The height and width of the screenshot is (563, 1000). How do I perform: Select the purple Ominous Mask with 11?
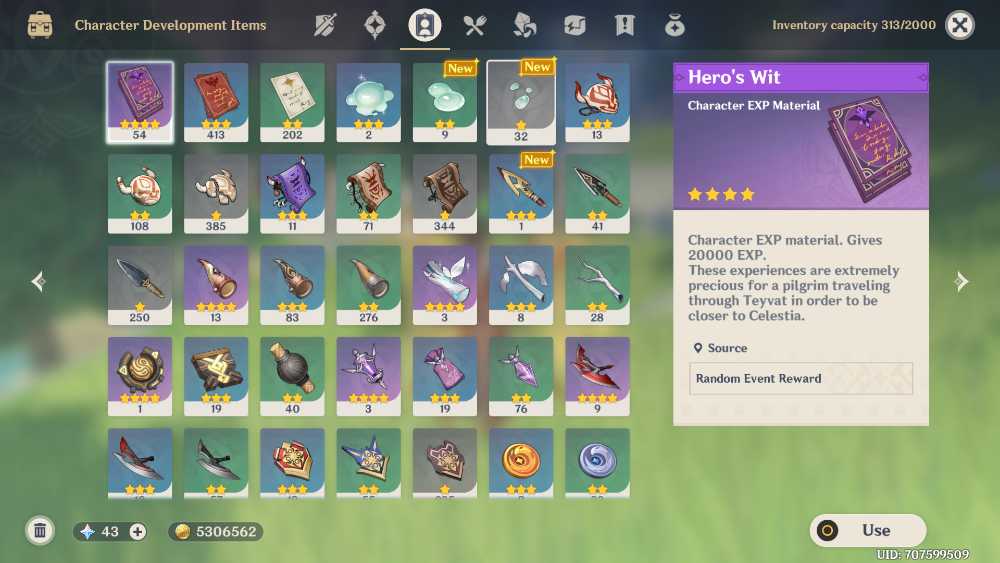pyautogui.click(x=292, y=193)
